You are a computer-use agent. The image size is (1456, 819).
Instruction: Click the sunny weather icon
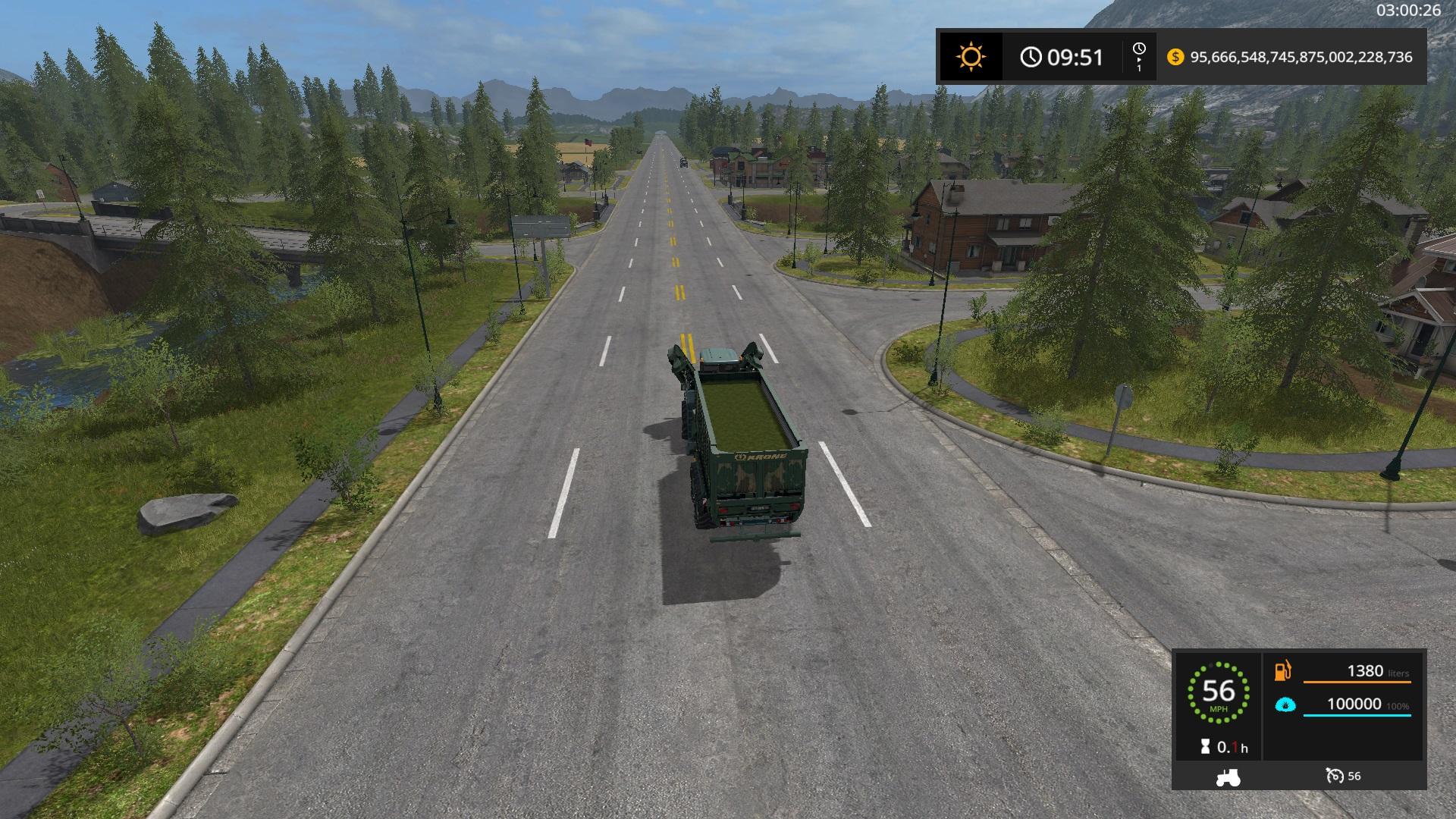point(971,57)
